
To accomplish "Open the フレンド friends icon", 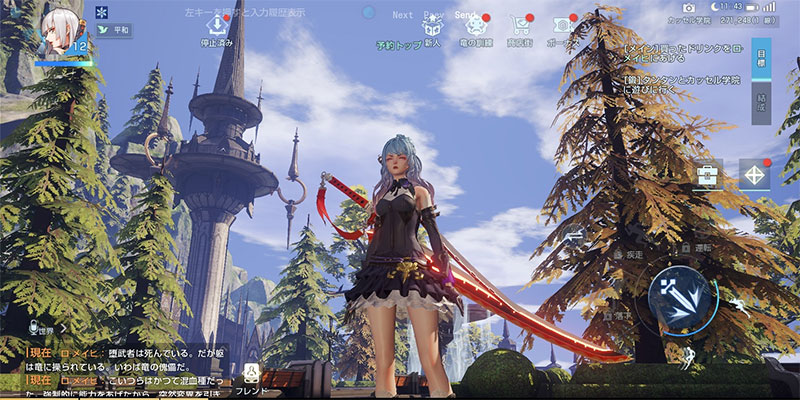I will tap(251, 378).
